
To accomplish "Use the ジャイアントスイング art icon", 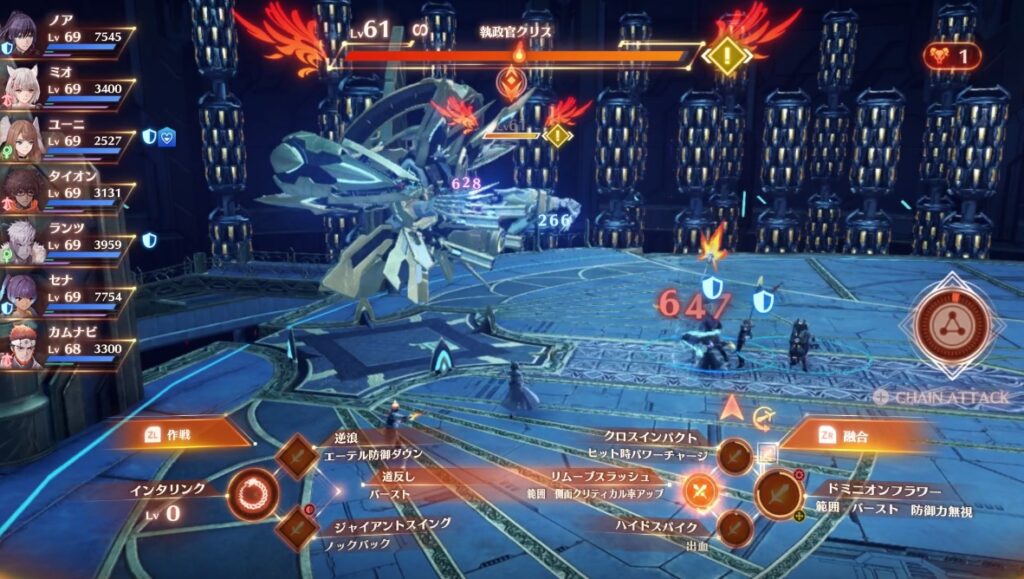I will 296,527.
